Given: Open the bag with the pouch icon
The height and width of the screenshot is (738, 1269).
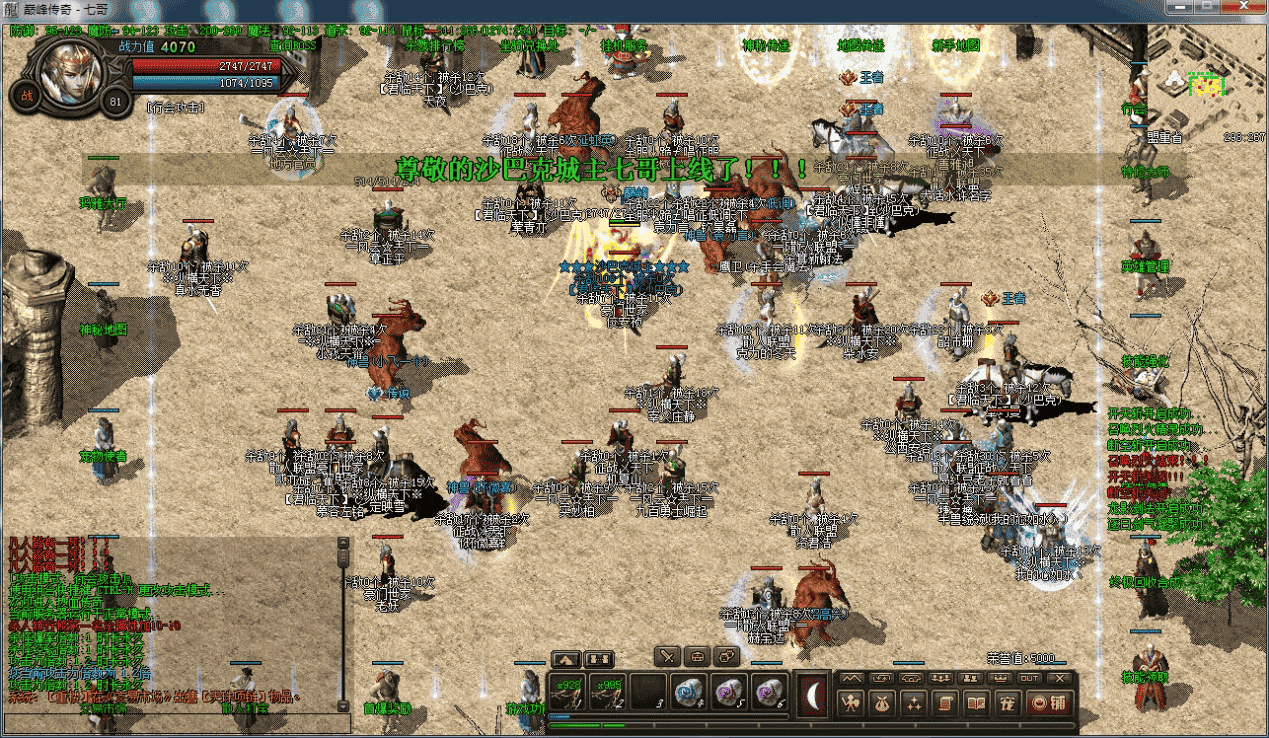Looking at the screenshot, I should click(882, 703).
